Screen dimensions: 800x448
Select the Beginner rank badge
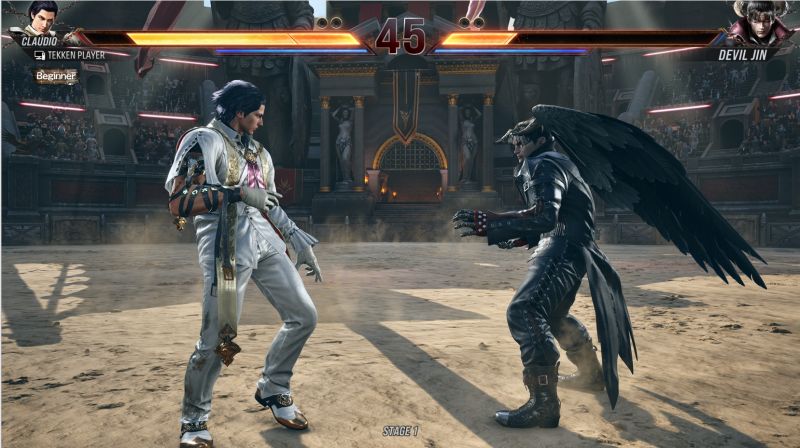point(56,76)
